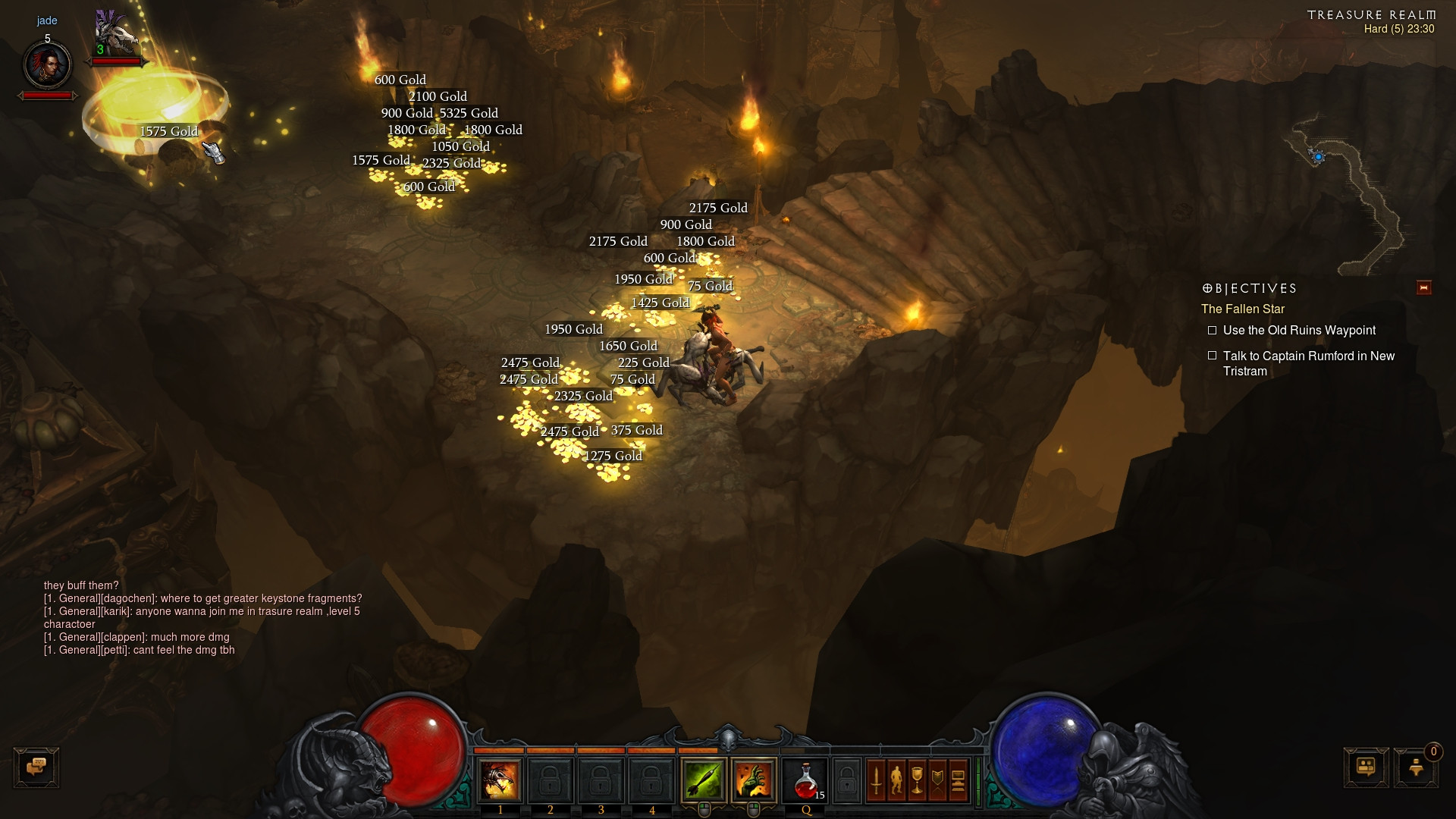The width and height of the screenshot is (1456, 819).
Task: Select The Fallen Star quest title
Action: (x=1242, y=309)
